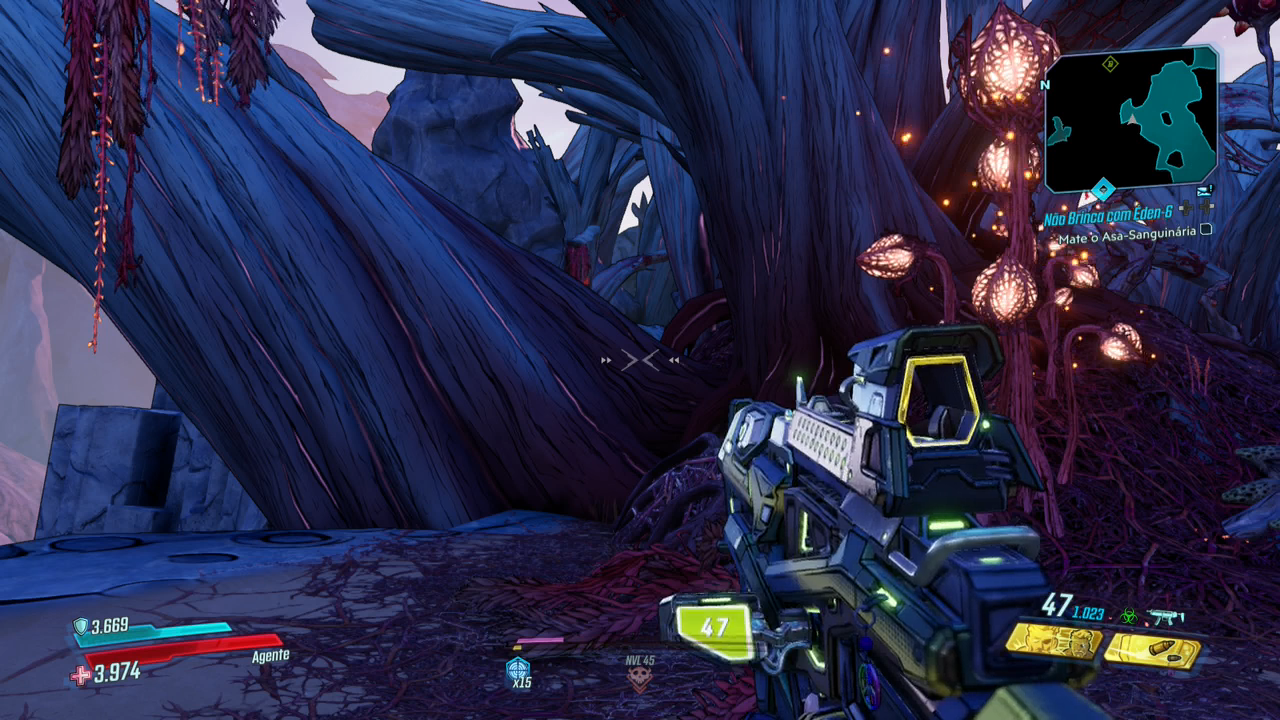Click the Mayhem skull icon under NVL 45
Screen dimensions: 1280x720
click(639, 680)
